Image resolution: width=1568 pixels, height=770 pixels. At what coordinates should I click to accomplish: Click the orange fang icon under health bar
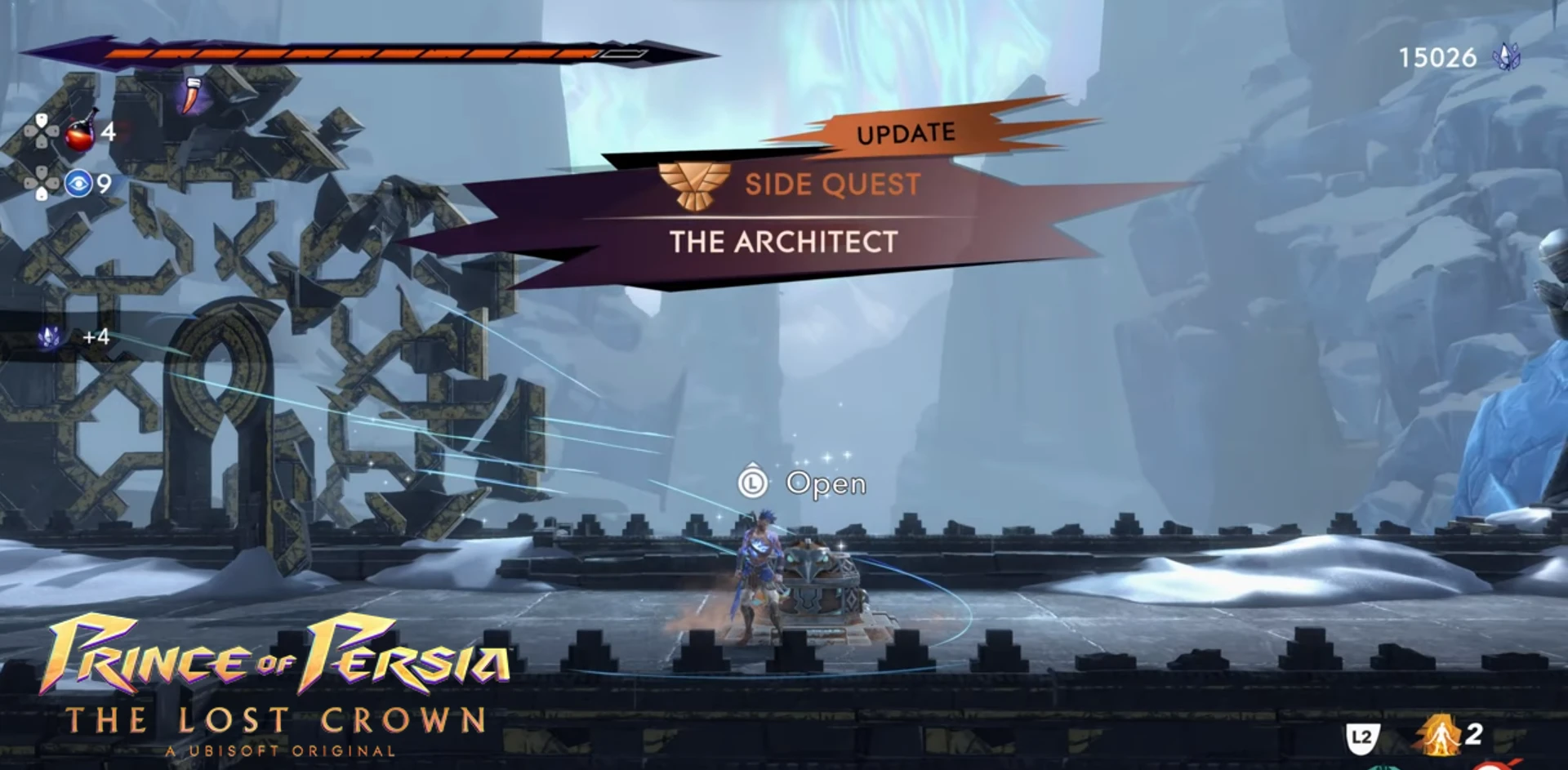point(192,96)
